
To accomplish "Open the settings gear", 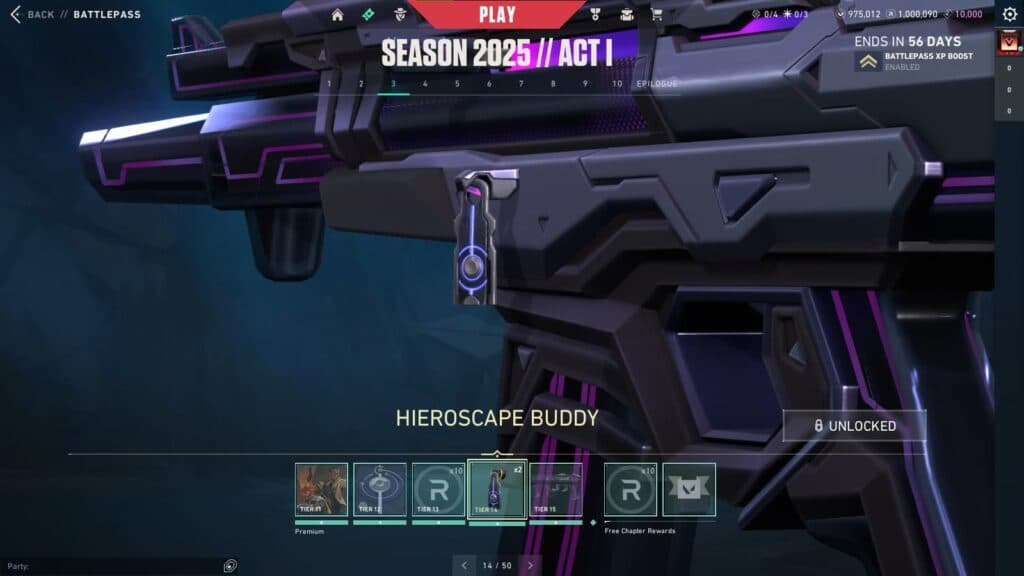I will tap(1009, 15).
